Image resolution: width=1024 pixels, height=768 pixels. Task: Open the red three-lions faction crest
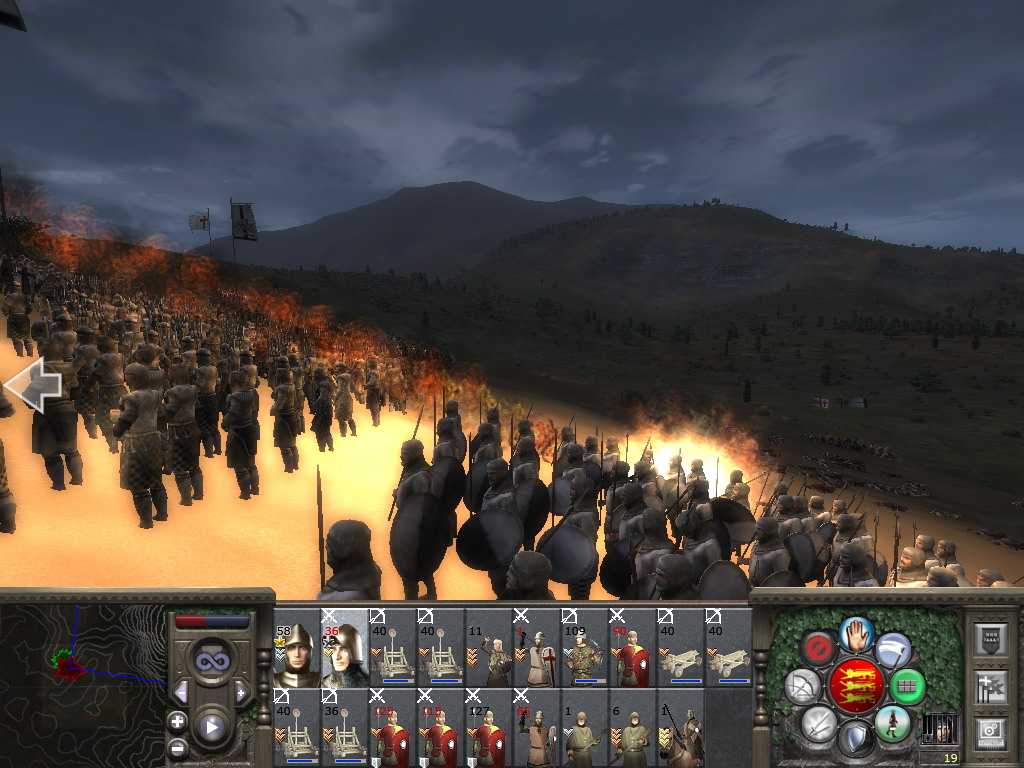tap(855, 686)
